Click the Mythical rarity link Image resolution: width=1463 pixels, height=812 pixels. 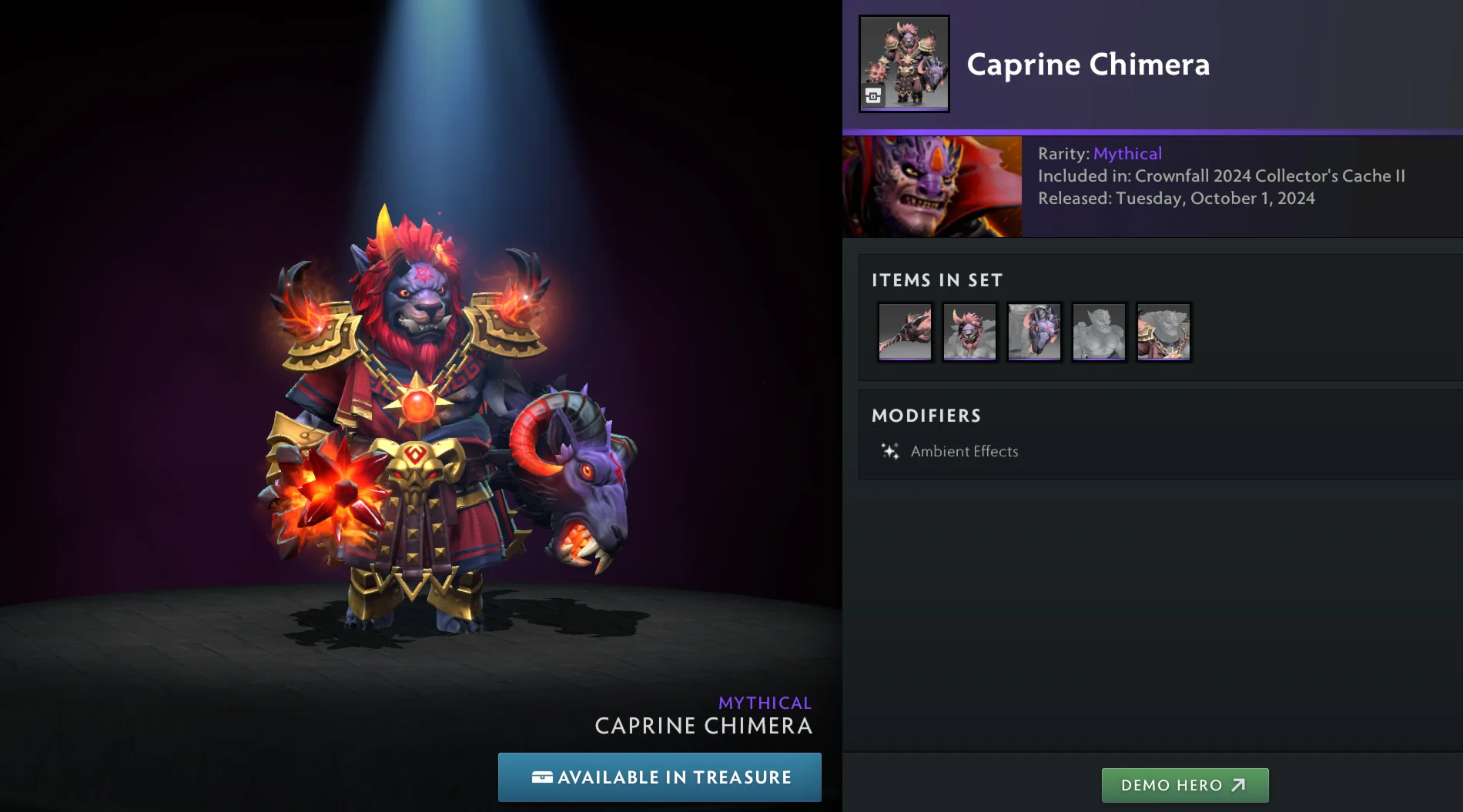coord(1127,153)
